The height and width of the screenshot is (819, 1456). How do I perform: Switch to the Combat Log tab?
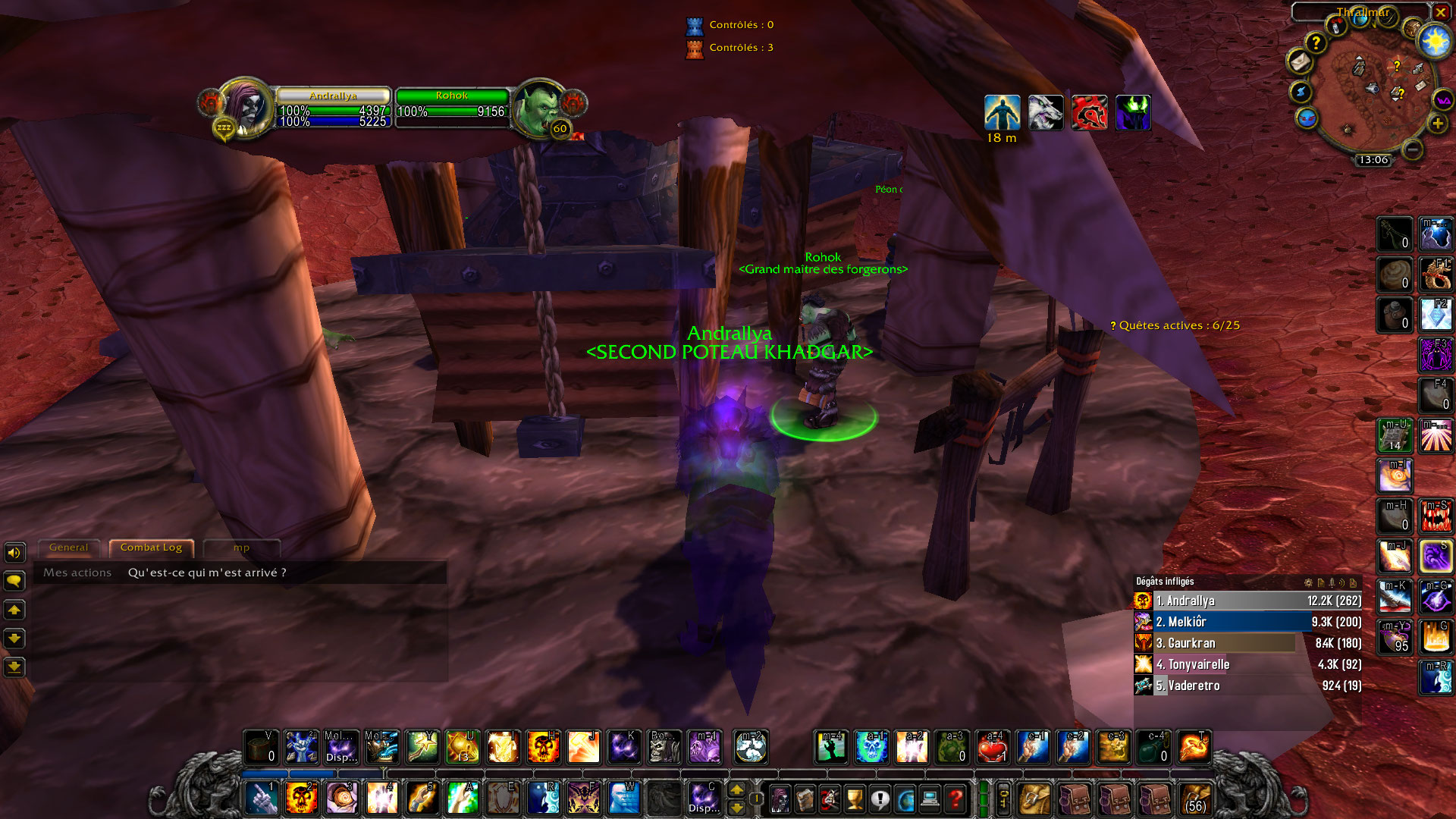click(151, 547)
